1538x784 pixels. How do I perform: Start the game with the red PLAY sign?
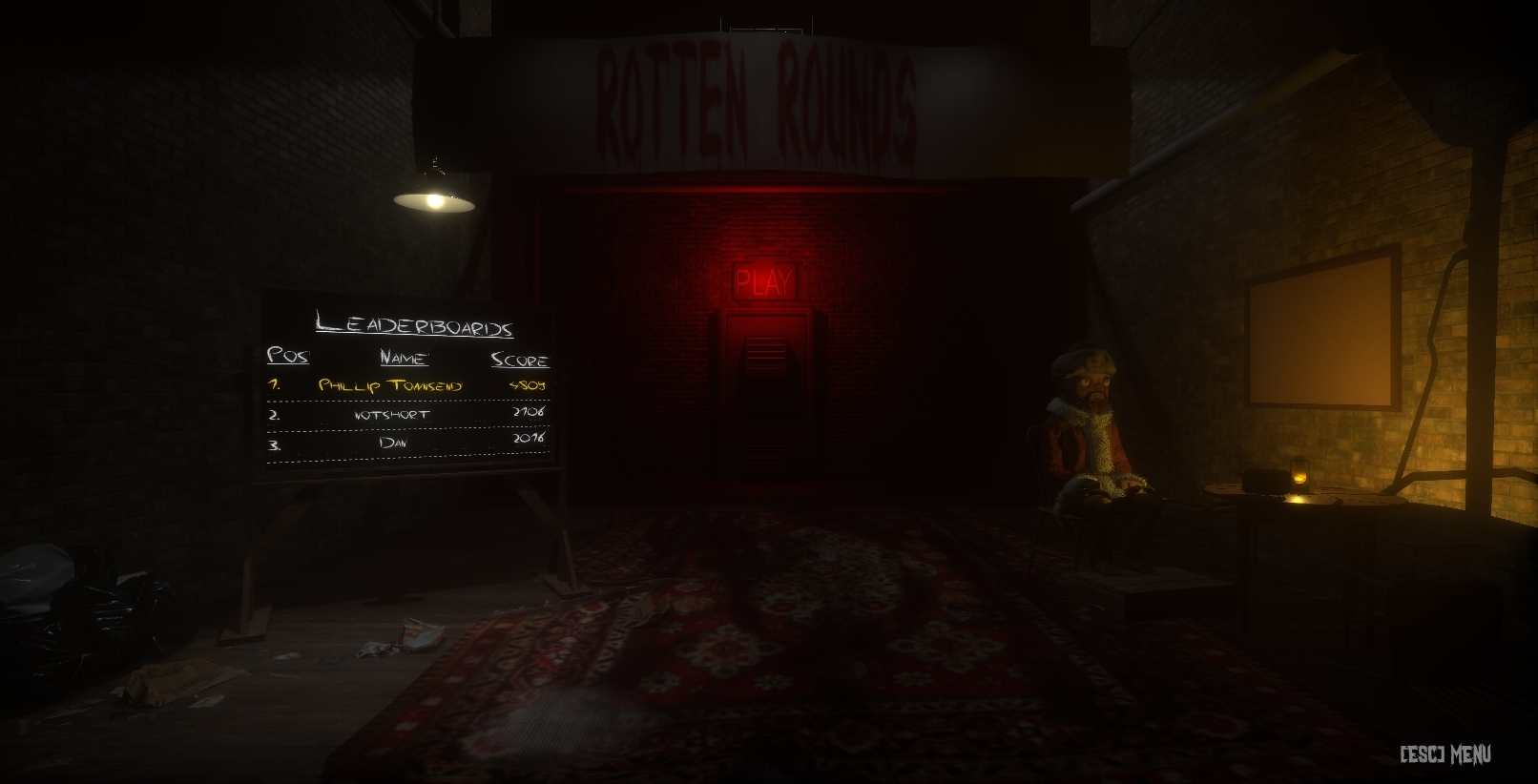[x=764, y=282]
